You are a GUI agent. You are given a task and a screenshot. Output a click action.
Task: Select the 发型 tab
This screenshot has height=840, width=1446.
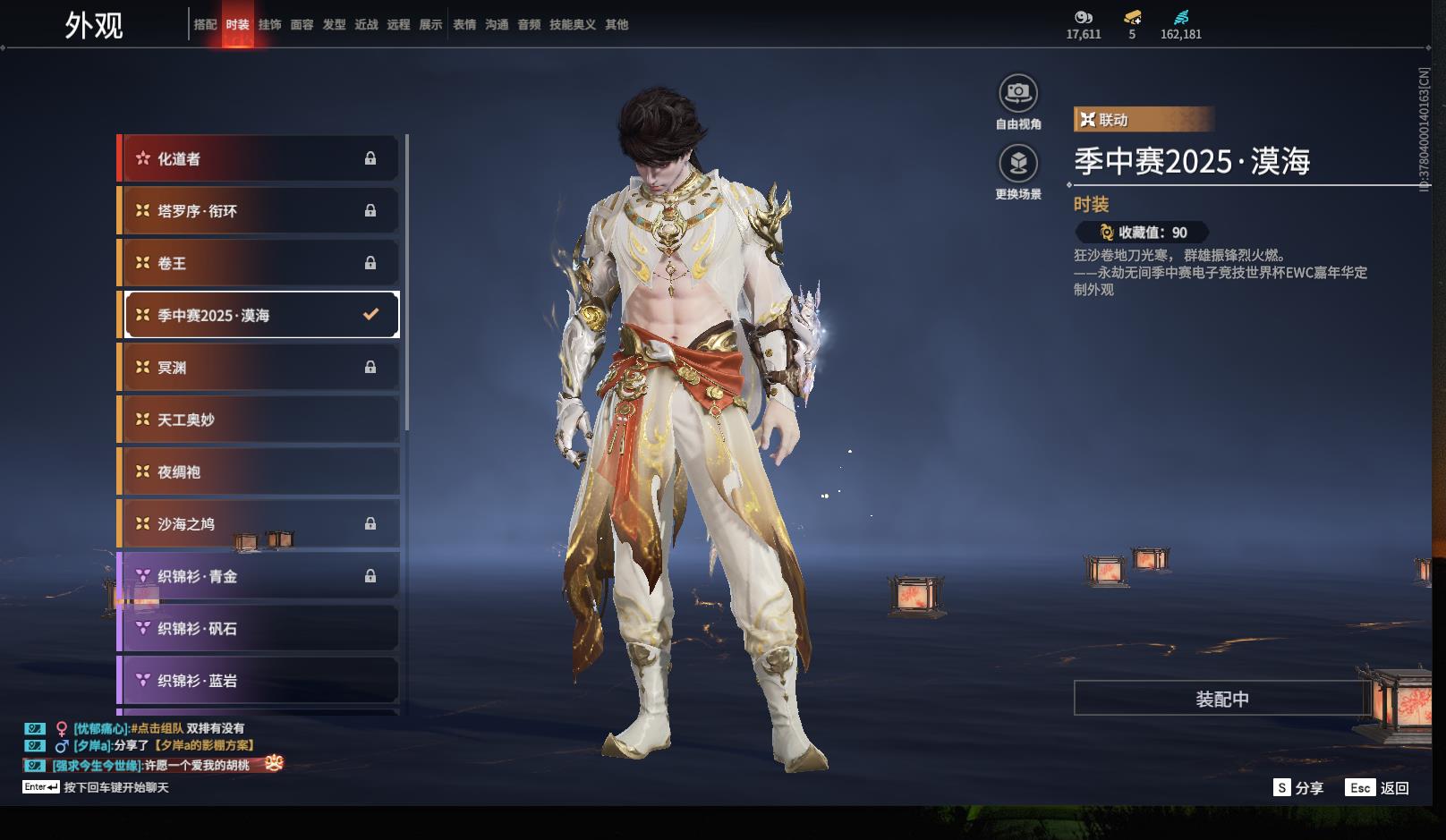(x=334, y=25)
